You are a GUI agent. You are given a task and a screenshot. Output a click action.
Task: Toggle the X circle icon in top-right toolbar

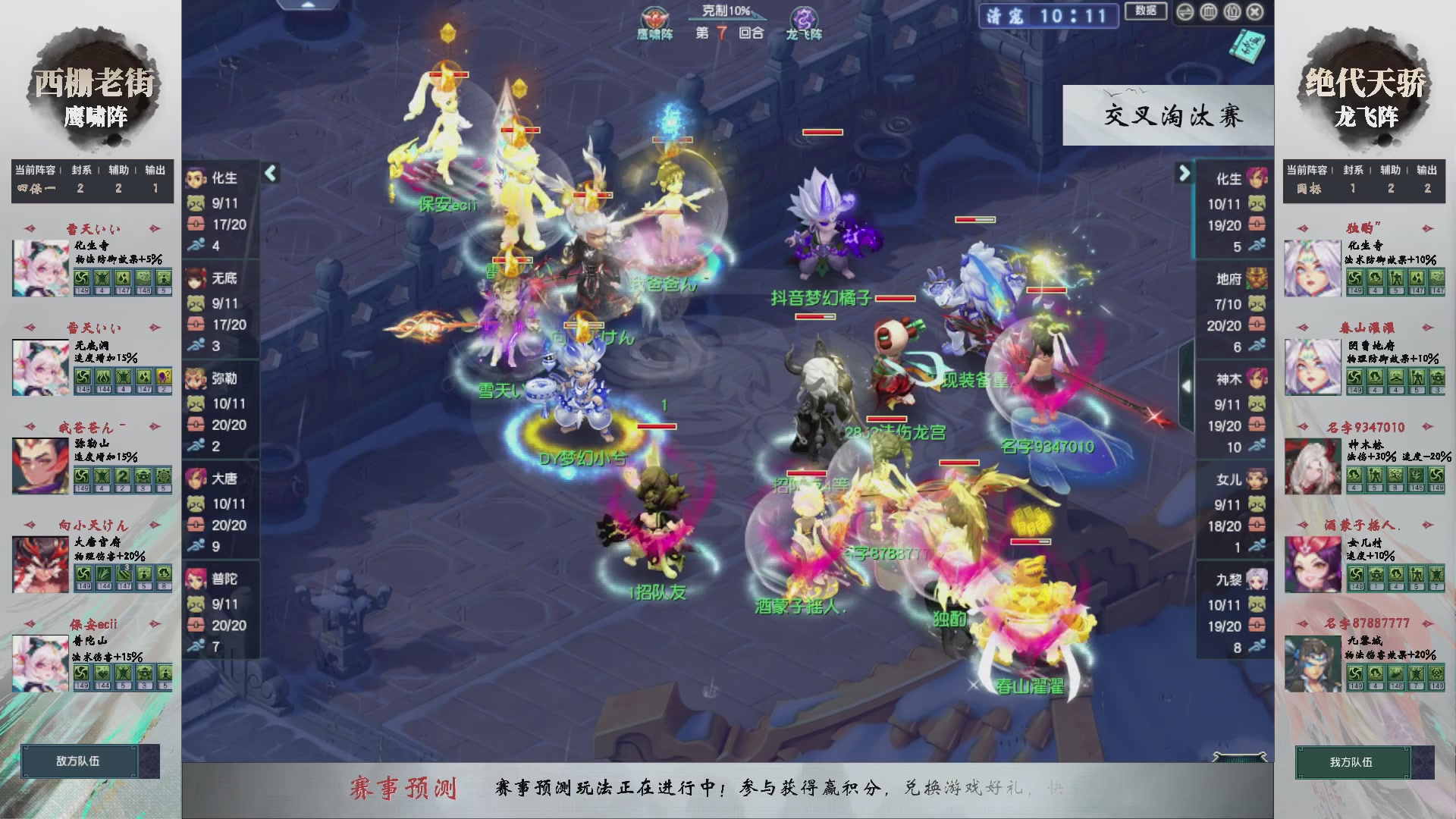(1254, 12)
